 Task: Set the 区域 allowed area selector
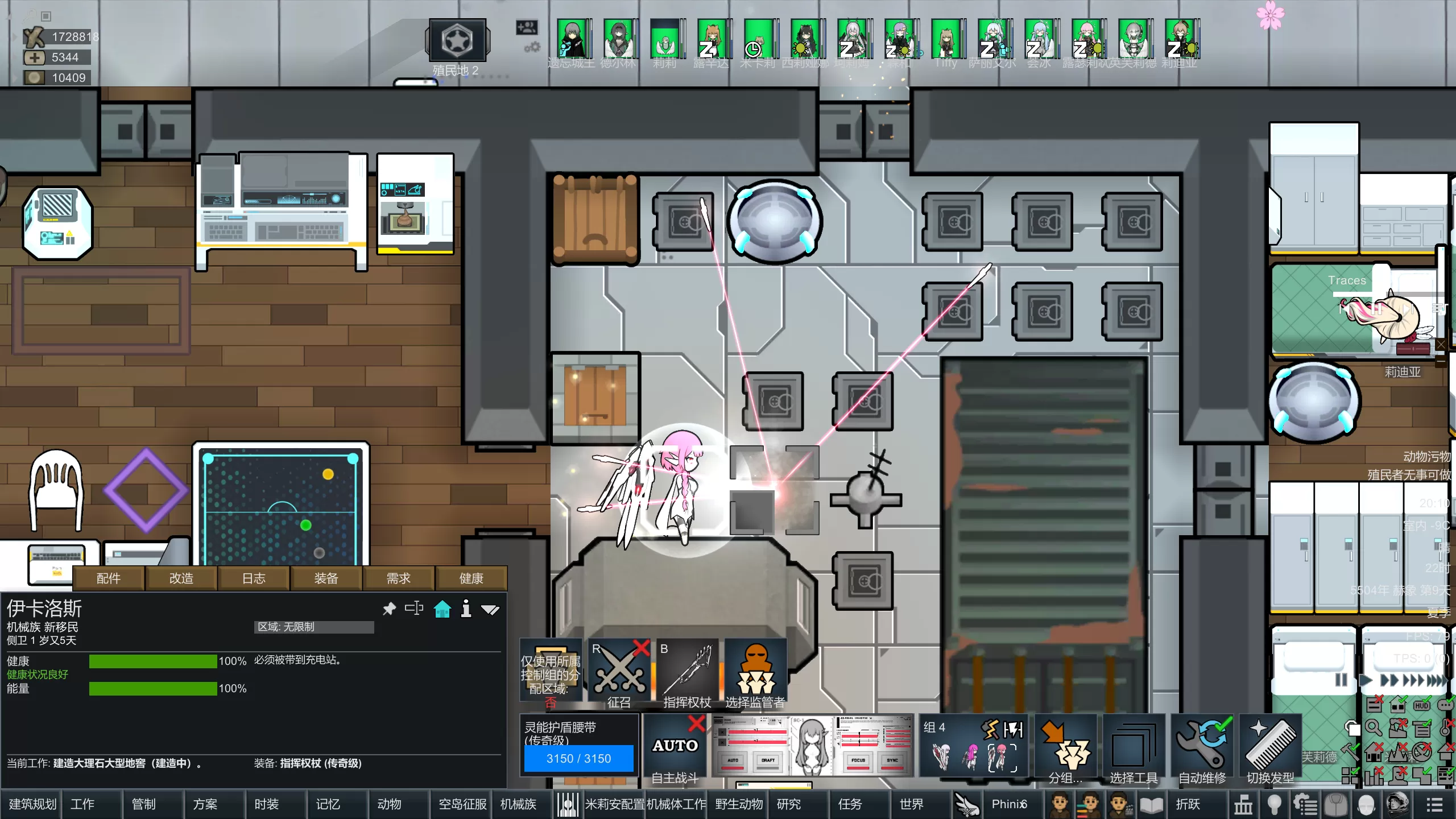[313, 627]
